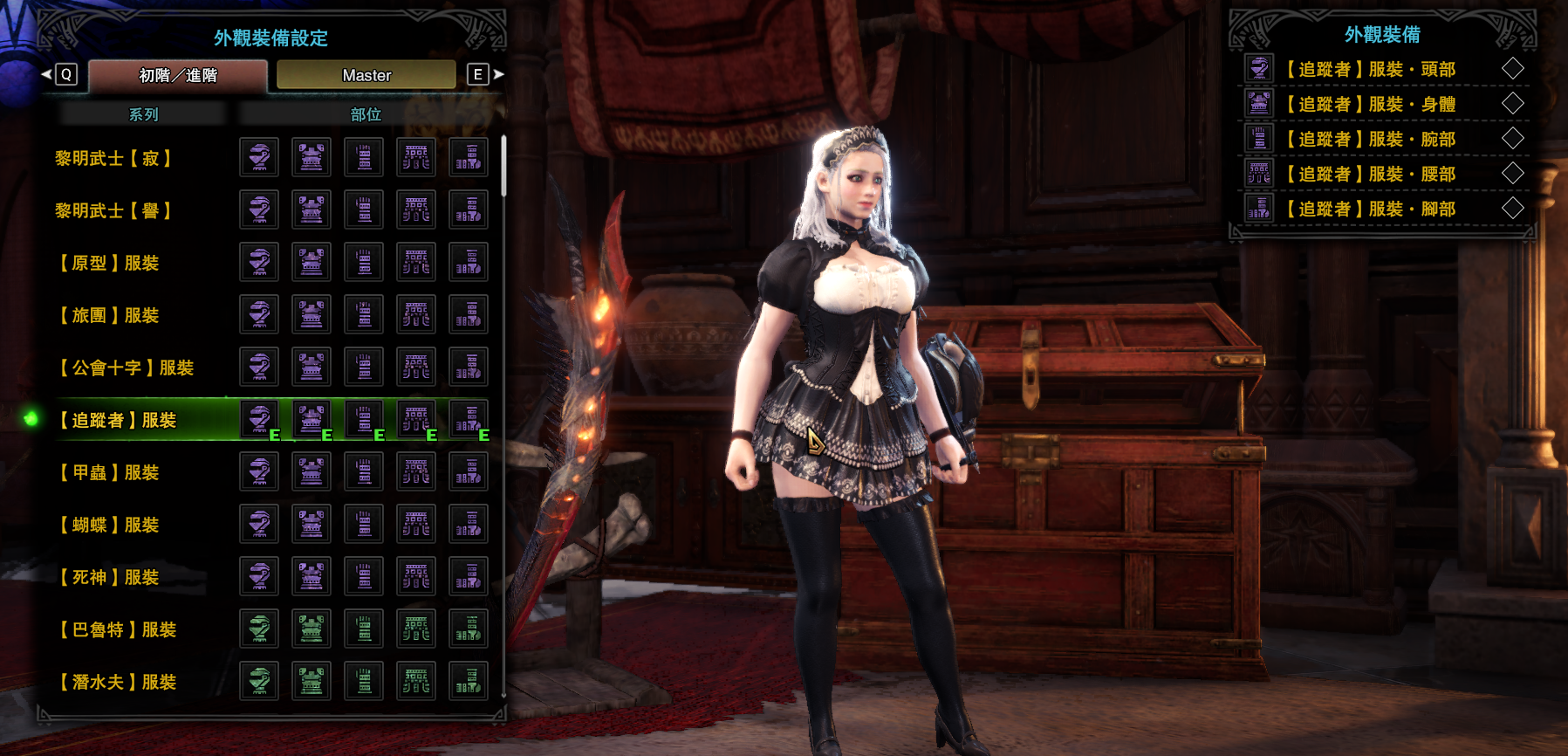Choose the 【甲蟲】服裝 series

109,473
